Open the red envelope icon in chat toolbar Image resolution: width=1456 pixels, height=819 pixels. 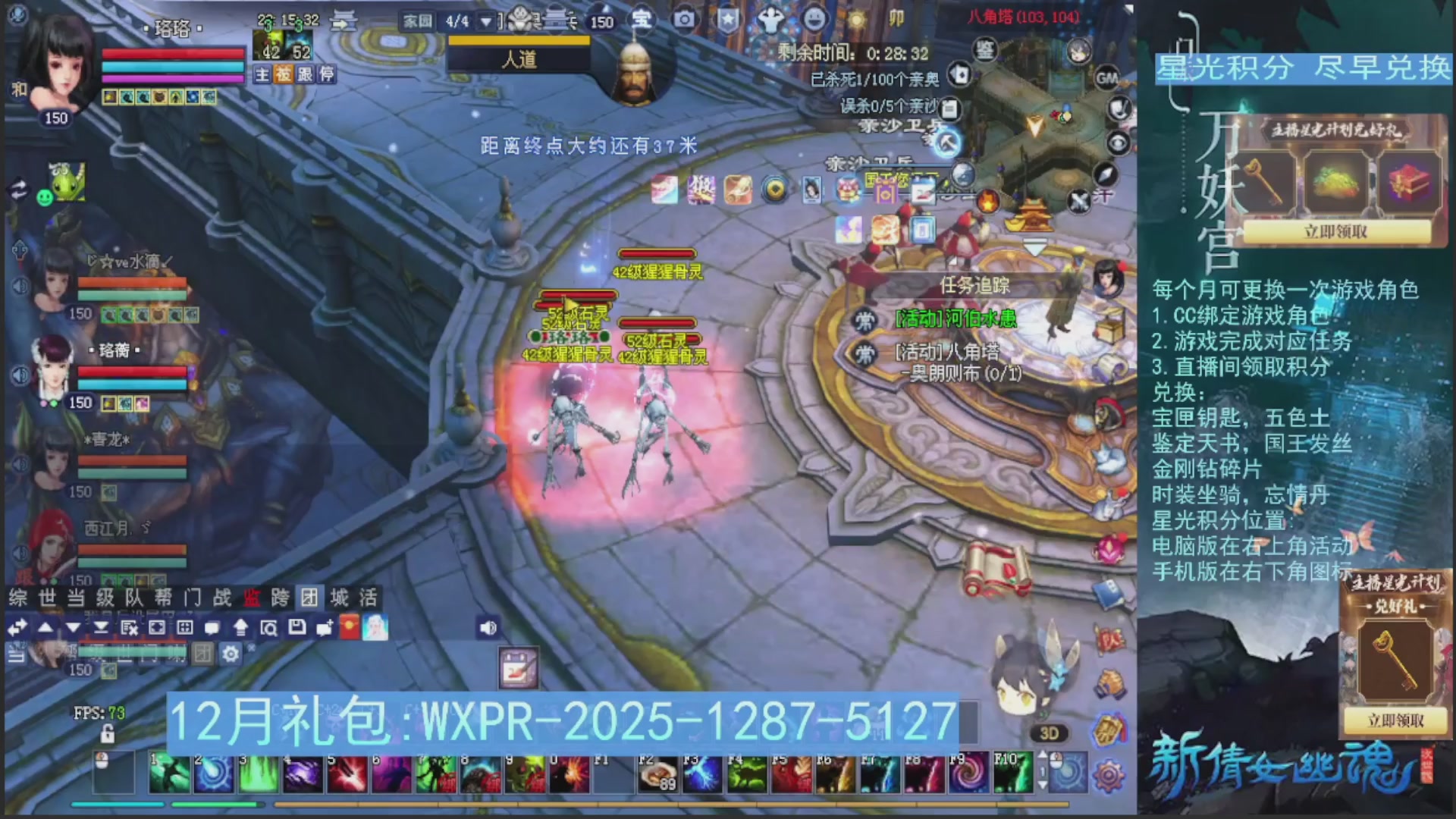click(349, 627)
